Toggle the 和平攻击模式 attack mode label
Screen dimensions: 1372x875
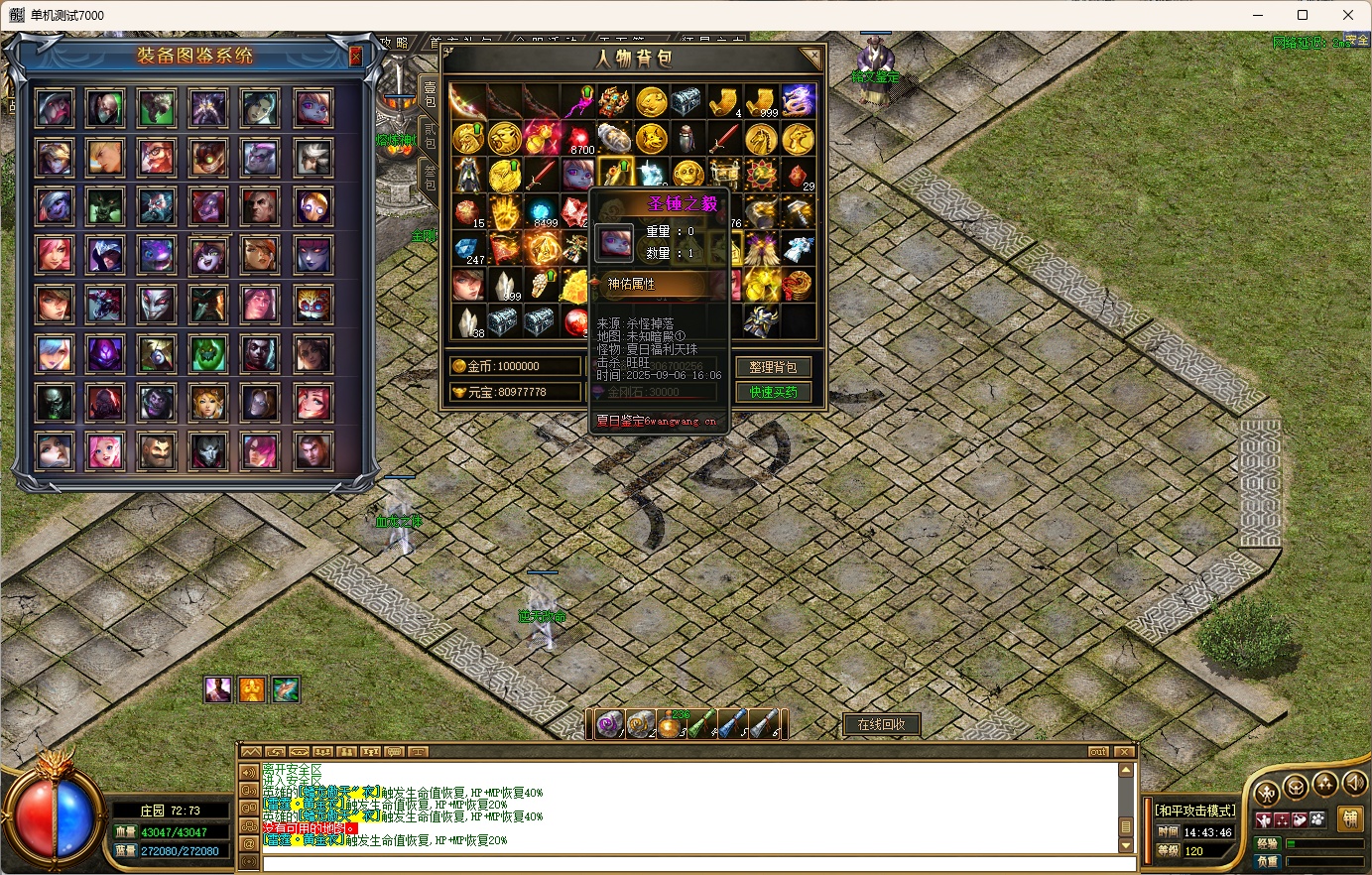pyautogui.click(x=1195, y=811)
